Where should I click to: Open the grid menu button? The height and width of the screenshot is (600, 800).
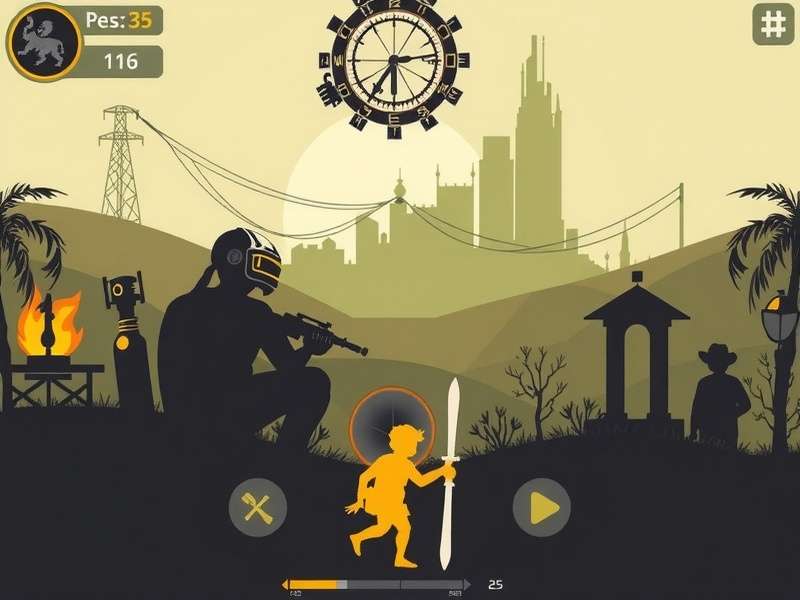point(773,25)
